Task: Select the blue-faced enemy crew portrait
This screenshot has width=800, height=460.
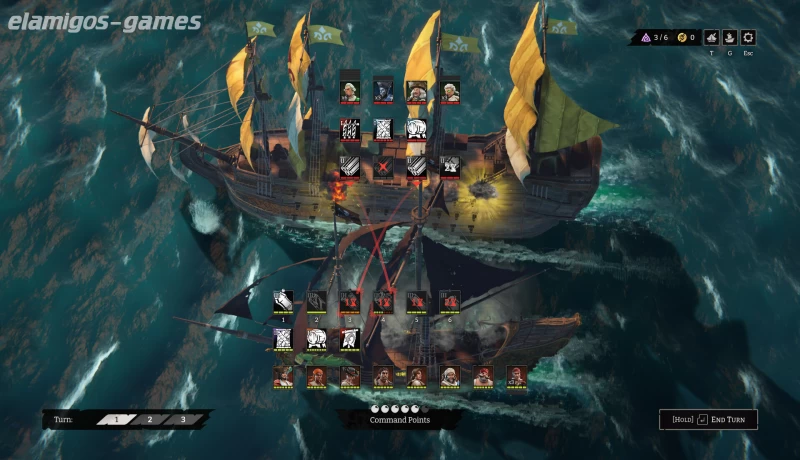Action: tap(383, 91)
